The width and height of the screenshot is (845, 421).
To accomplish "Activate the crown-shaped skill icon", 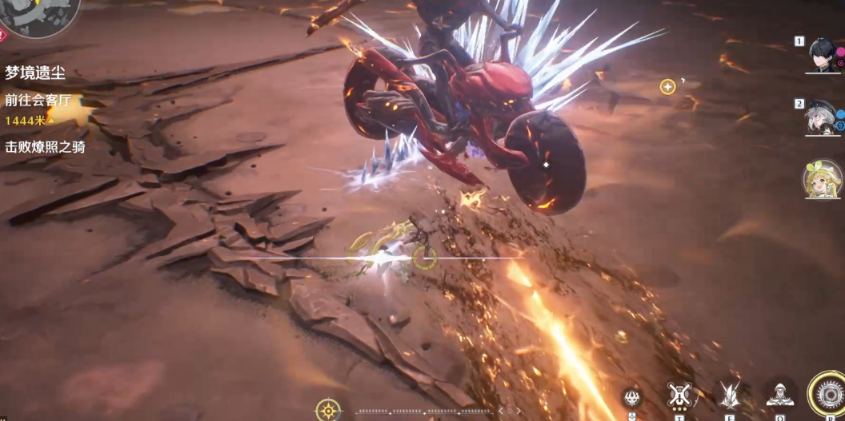I will click(x=632, y=397).
